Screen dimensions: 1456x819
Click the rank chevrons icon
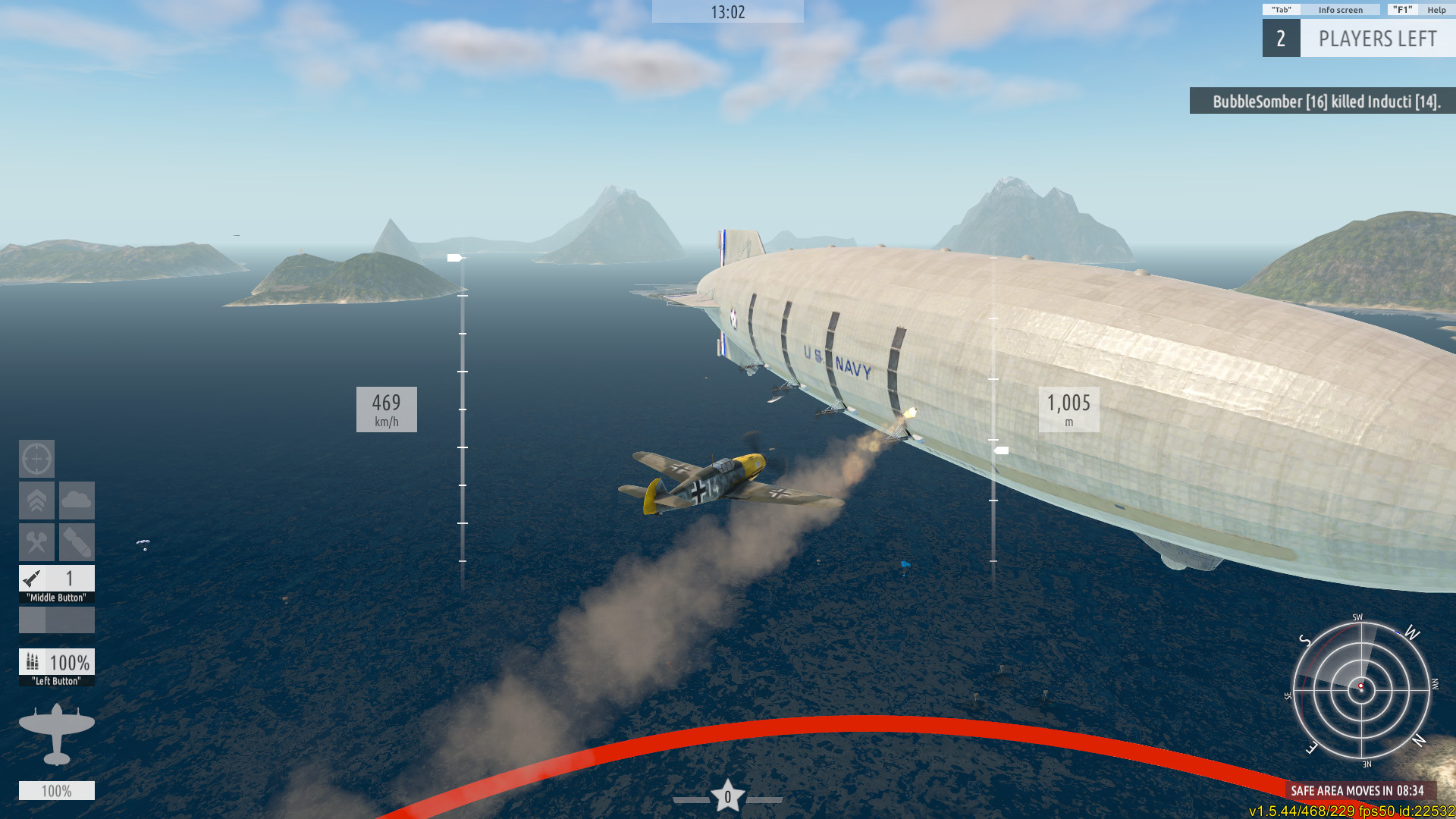pos(36,500)
